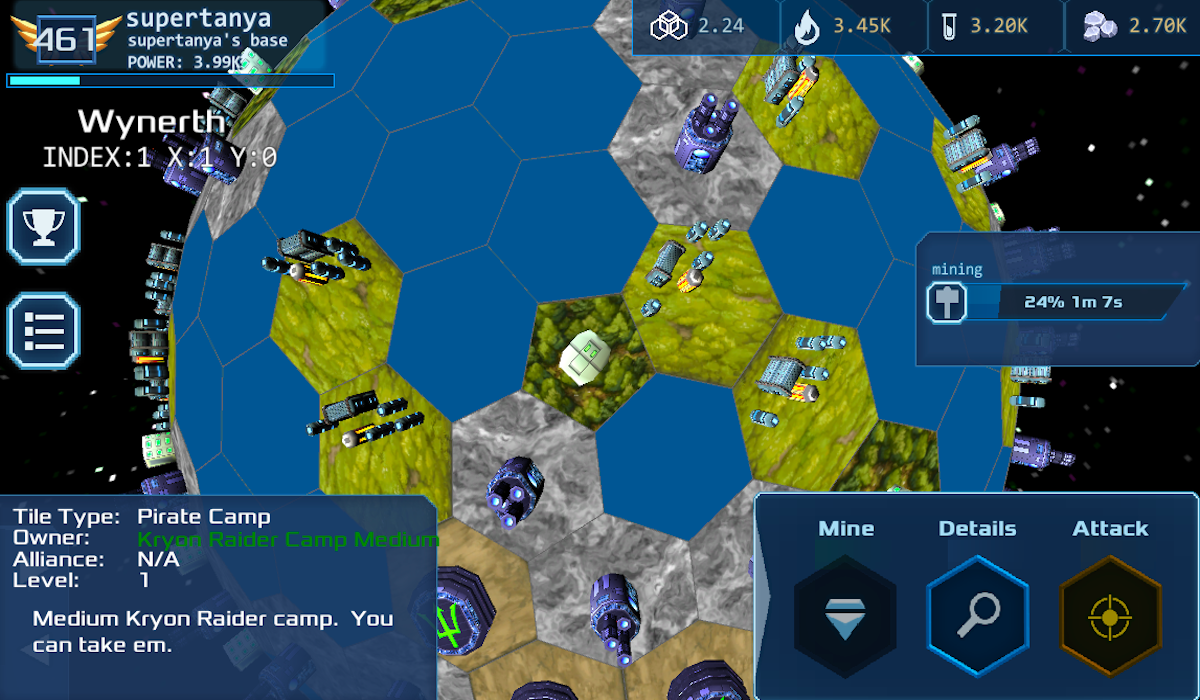The height and width of the screenshot is (700, 1200).
Task: View Details with the magnifier button
Action: pos(978,609)
